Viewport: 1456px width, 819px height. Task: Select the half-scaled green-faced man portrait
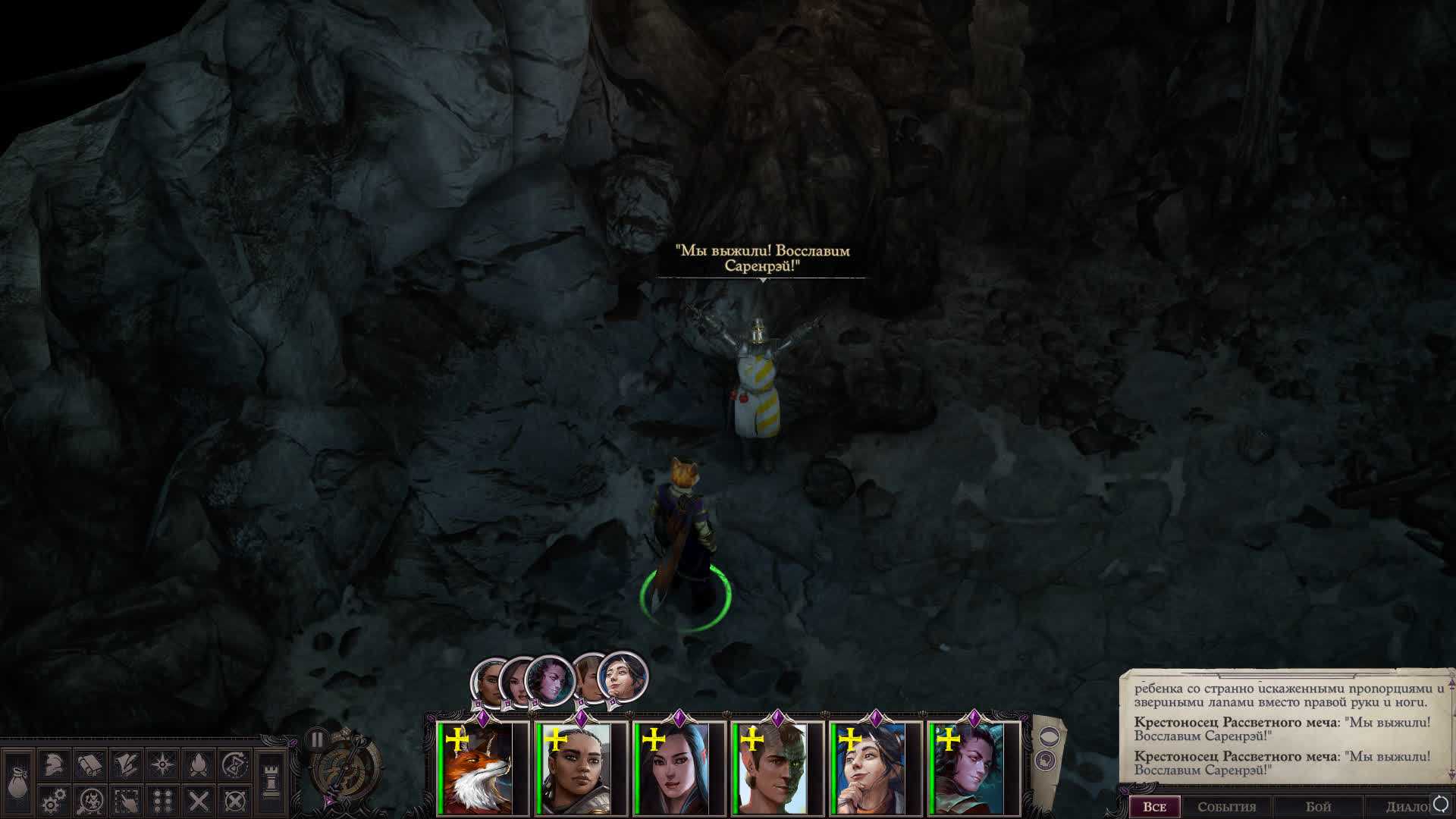coord(772,769)
